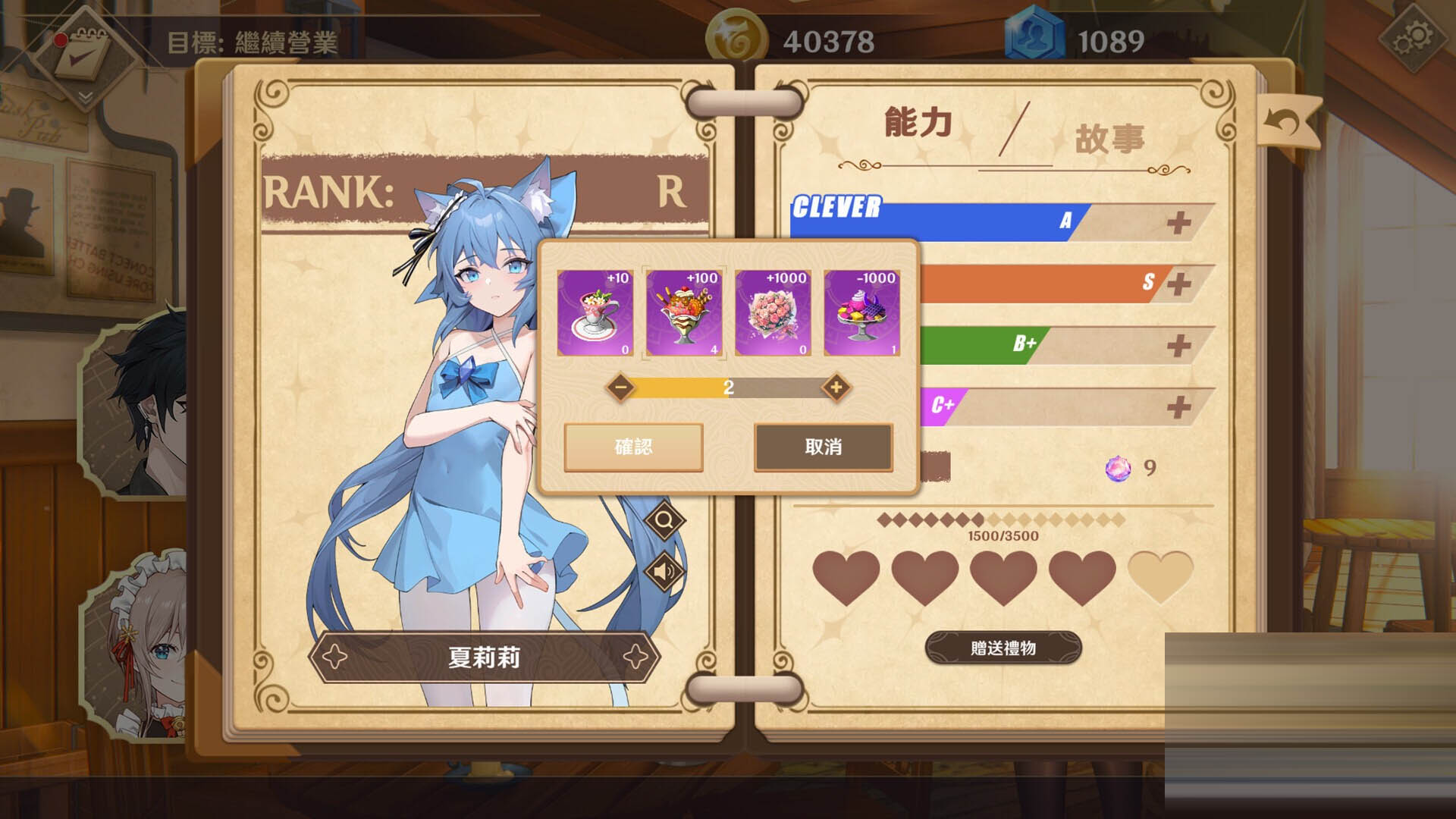Cancel the gift with 取消

823,447
